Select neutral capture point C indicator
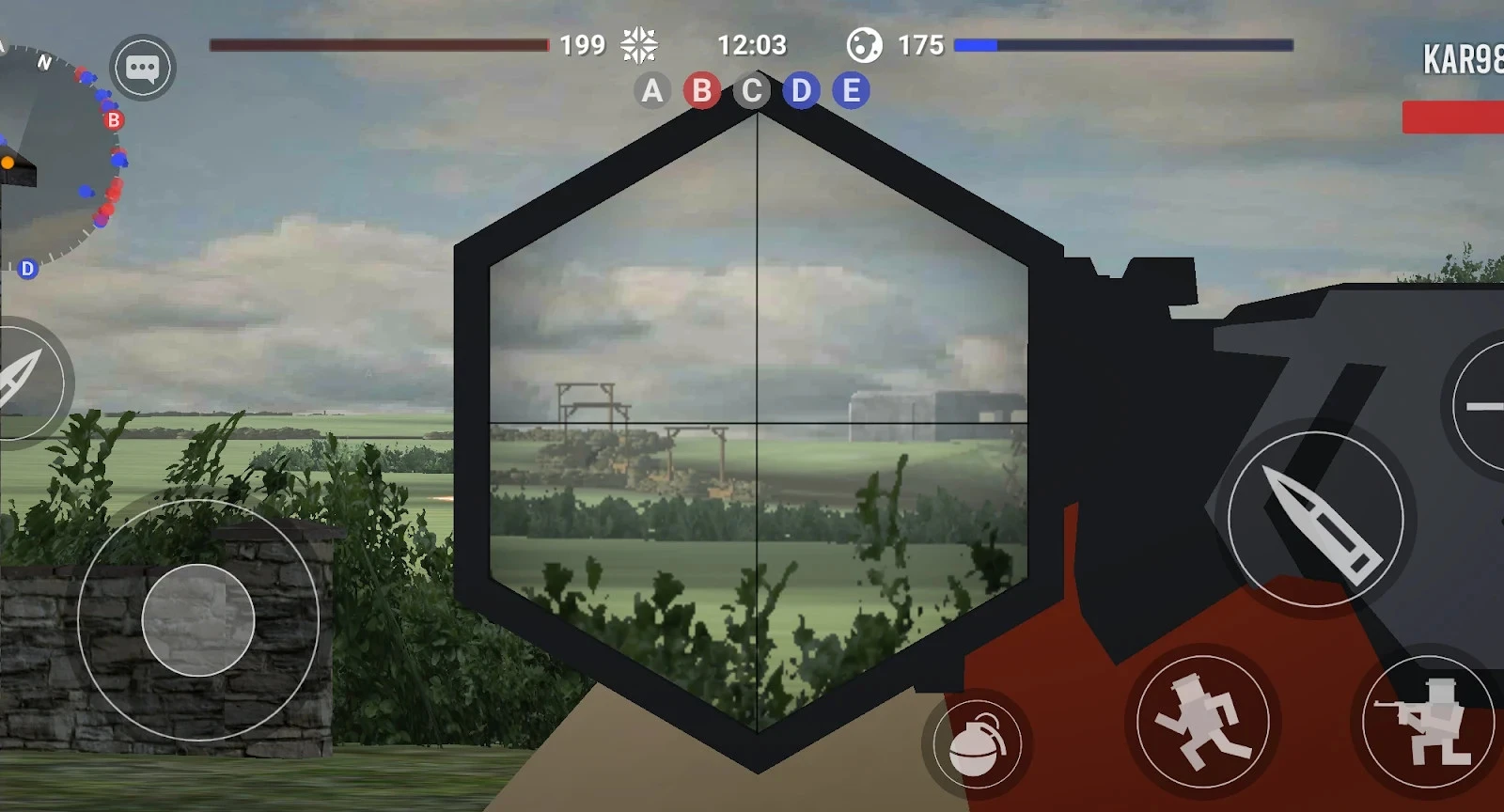The image size is (1504, 812). (x=751, y=91)
